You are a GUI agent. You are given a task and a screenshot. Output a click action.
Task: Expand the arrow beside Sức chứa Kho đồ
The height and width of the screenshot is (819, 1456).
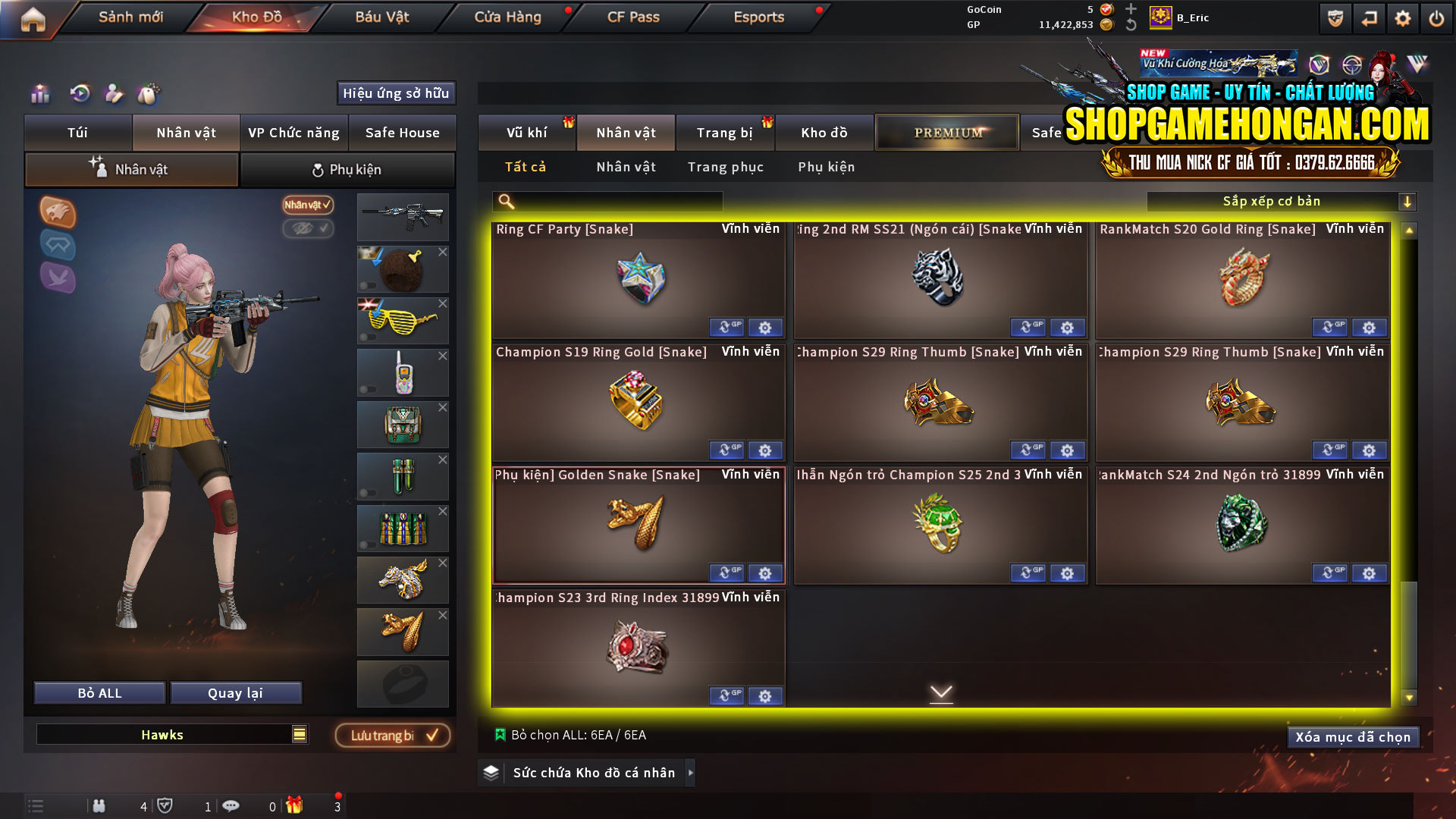(690, 773)
